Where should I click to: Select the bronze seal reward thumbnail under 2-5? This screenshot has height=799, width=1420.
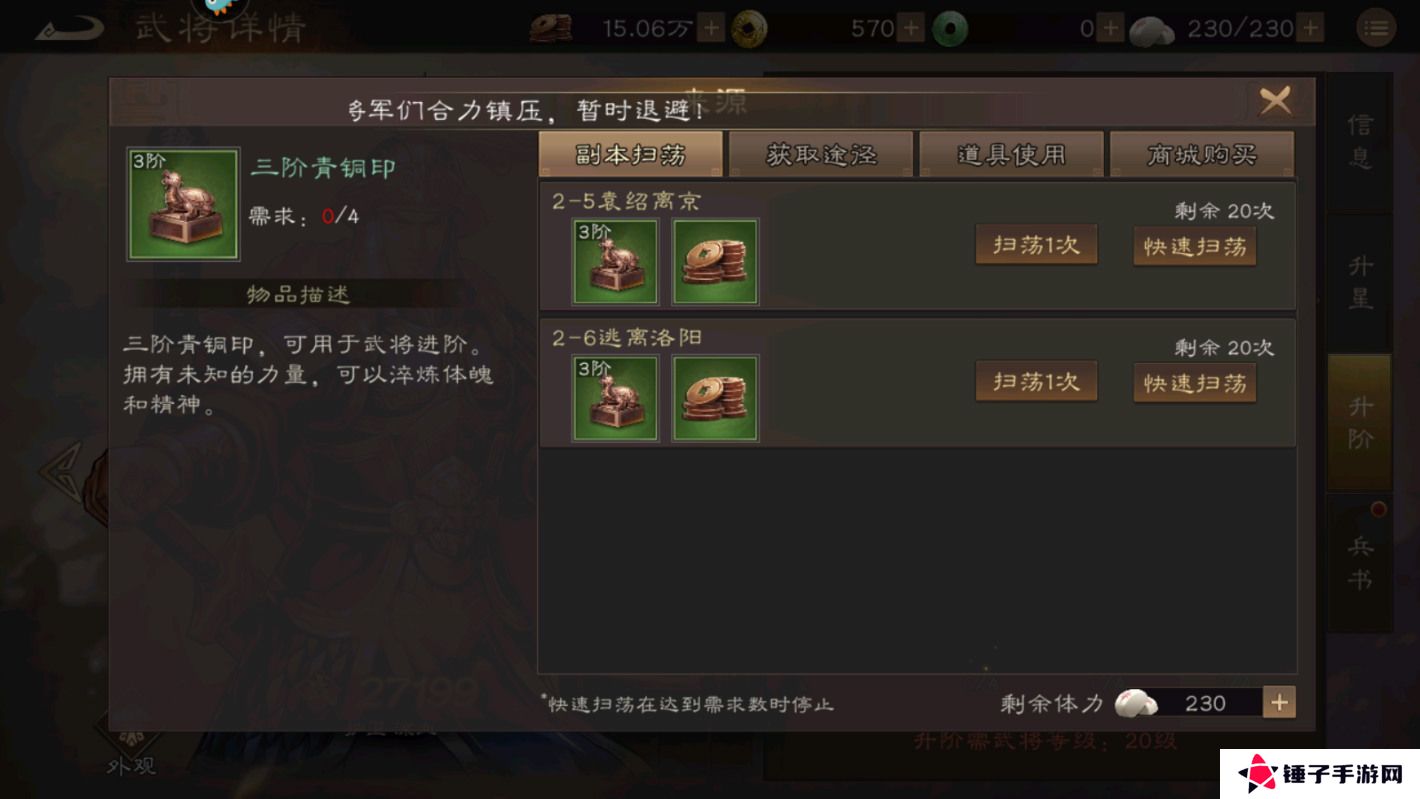pyautogui.click(x=614, y=261)
